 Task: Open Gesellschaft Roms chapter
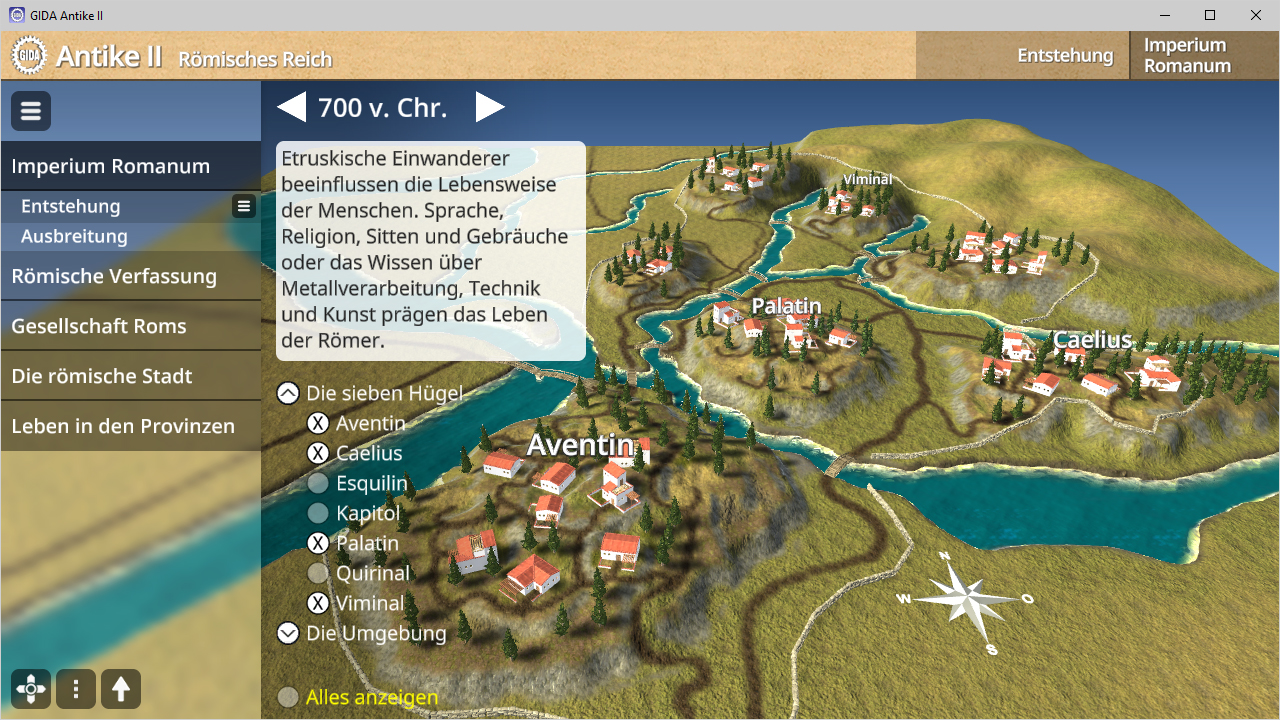pyautogui.click(x=99, y=326)
